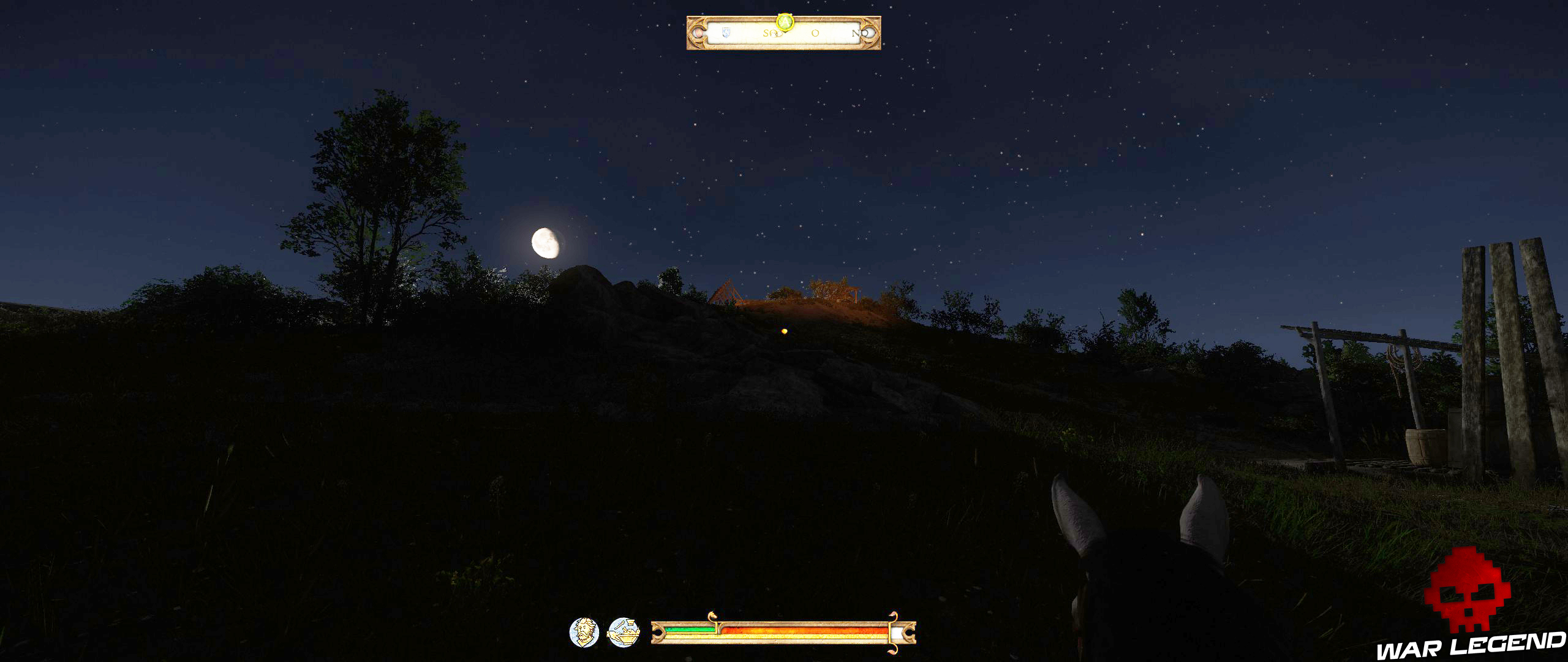
Task: Select the quest marker 'A' on the compass
Action: (x=785, y=22)
